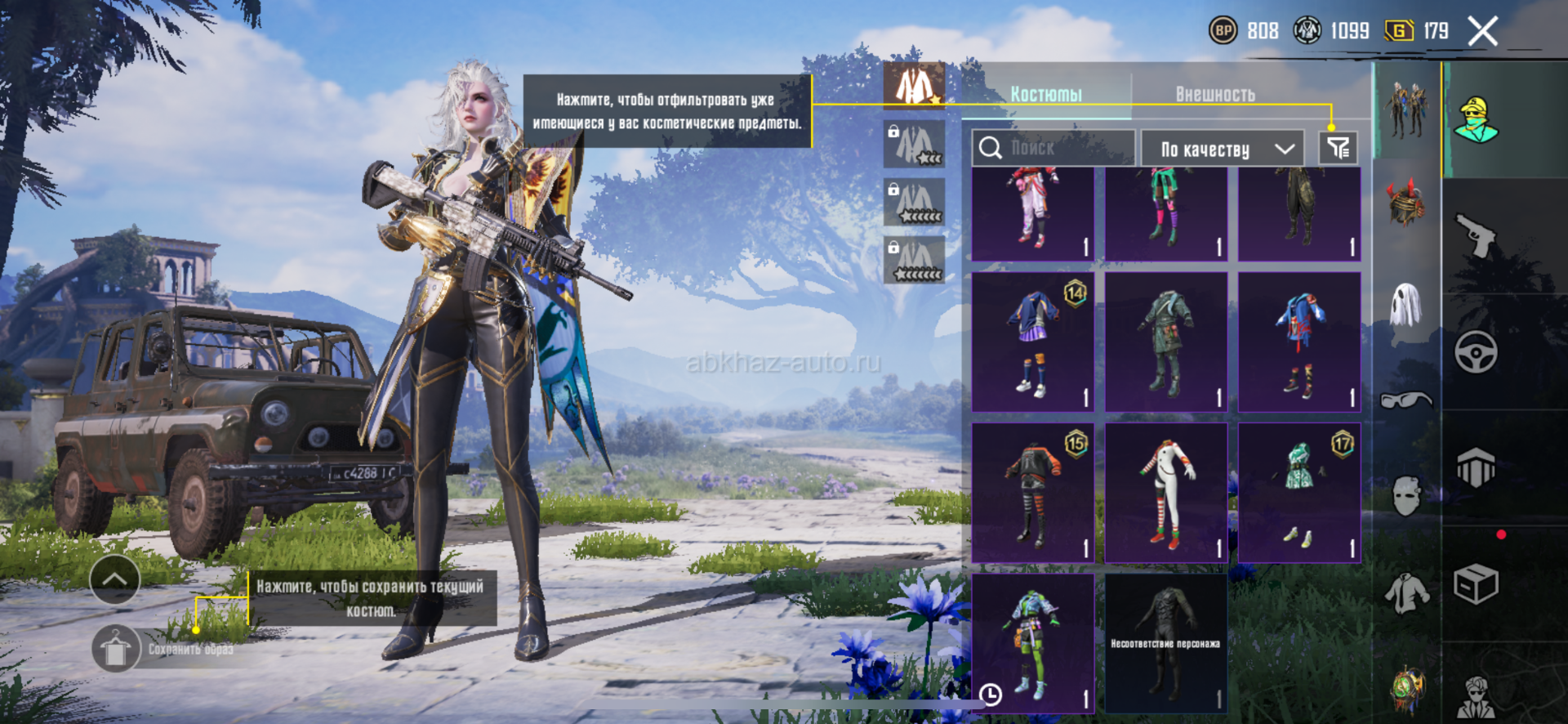This screenshot has width=1568, height=724.
Task: Pick the teal patterned dress outfit
Action: (x=1298, y=493)
